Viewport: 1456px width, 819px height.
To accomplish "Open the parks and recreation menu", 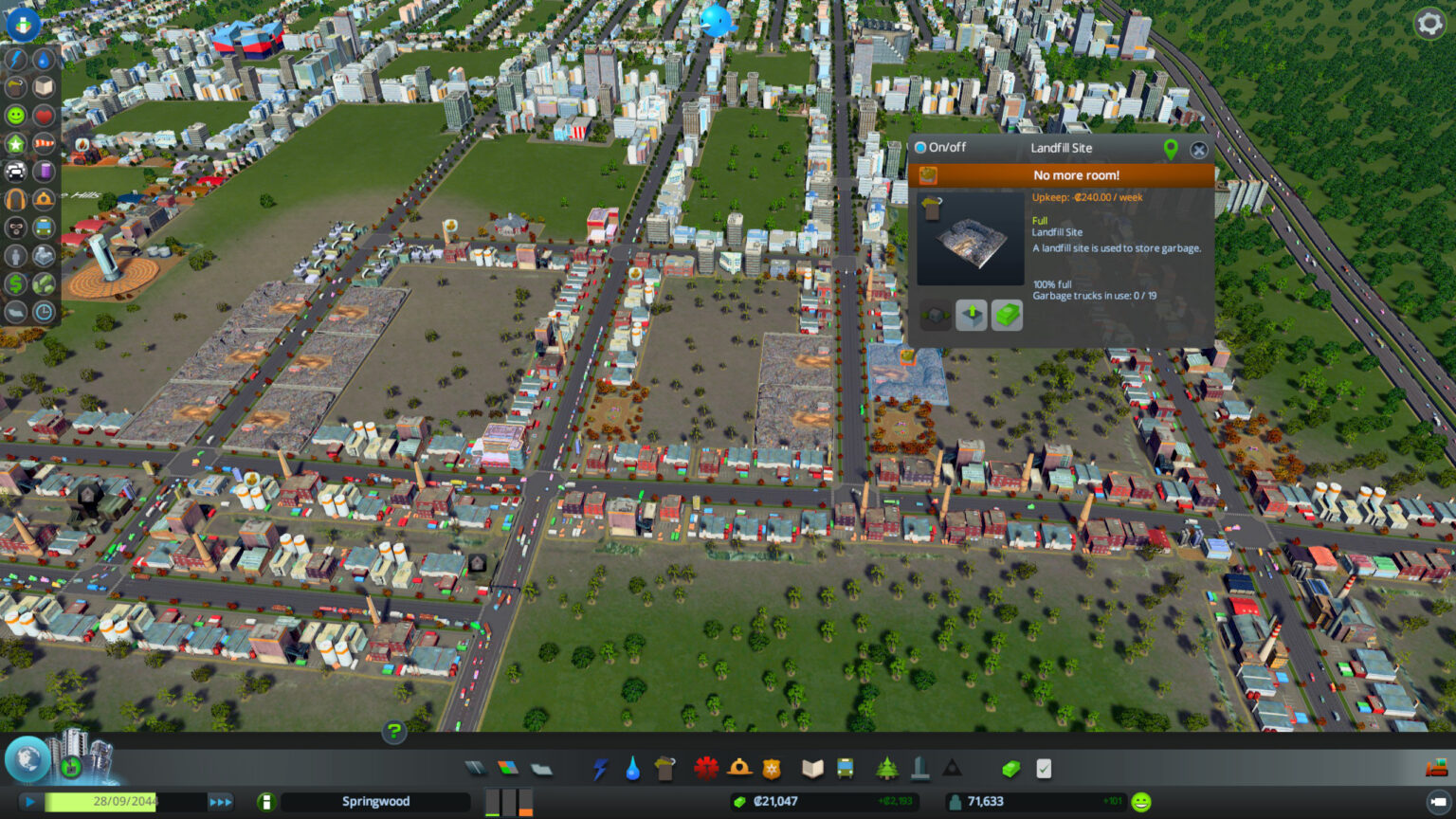I will 885,770.
